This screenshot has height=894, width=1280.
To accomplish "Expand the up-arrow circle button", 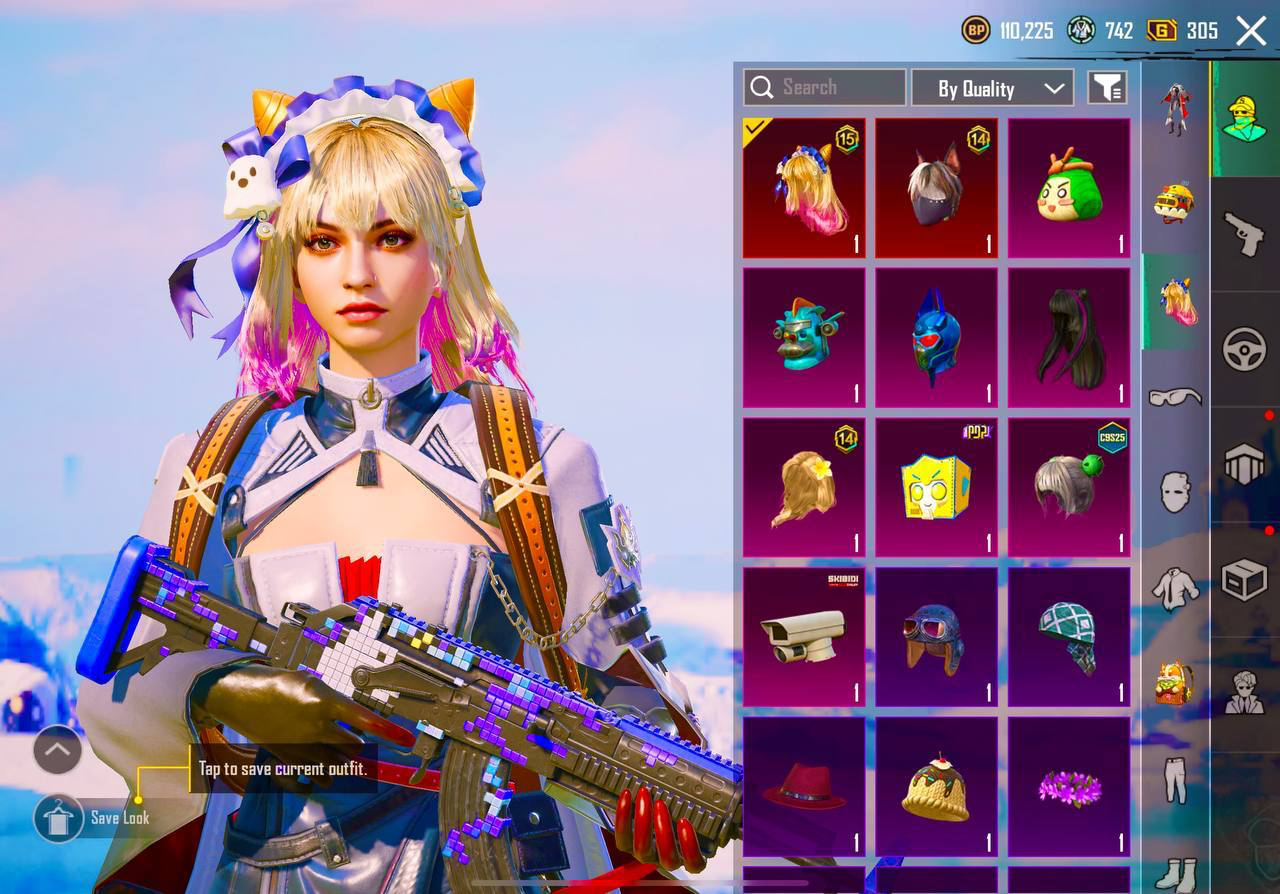I will [57, 749].
